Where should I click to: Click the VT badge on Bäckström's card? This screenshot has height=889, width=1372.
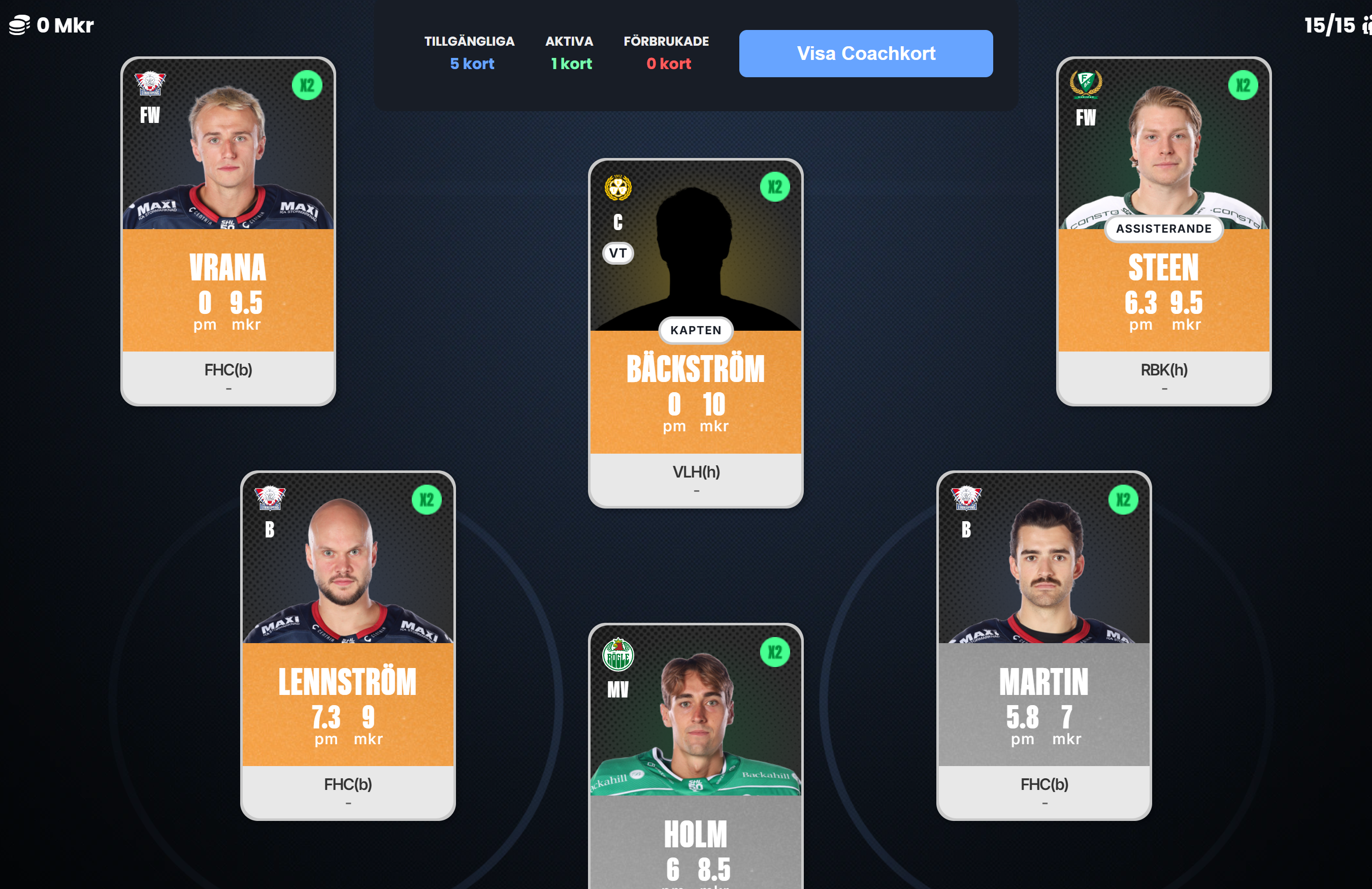click(x=617, y=253)
